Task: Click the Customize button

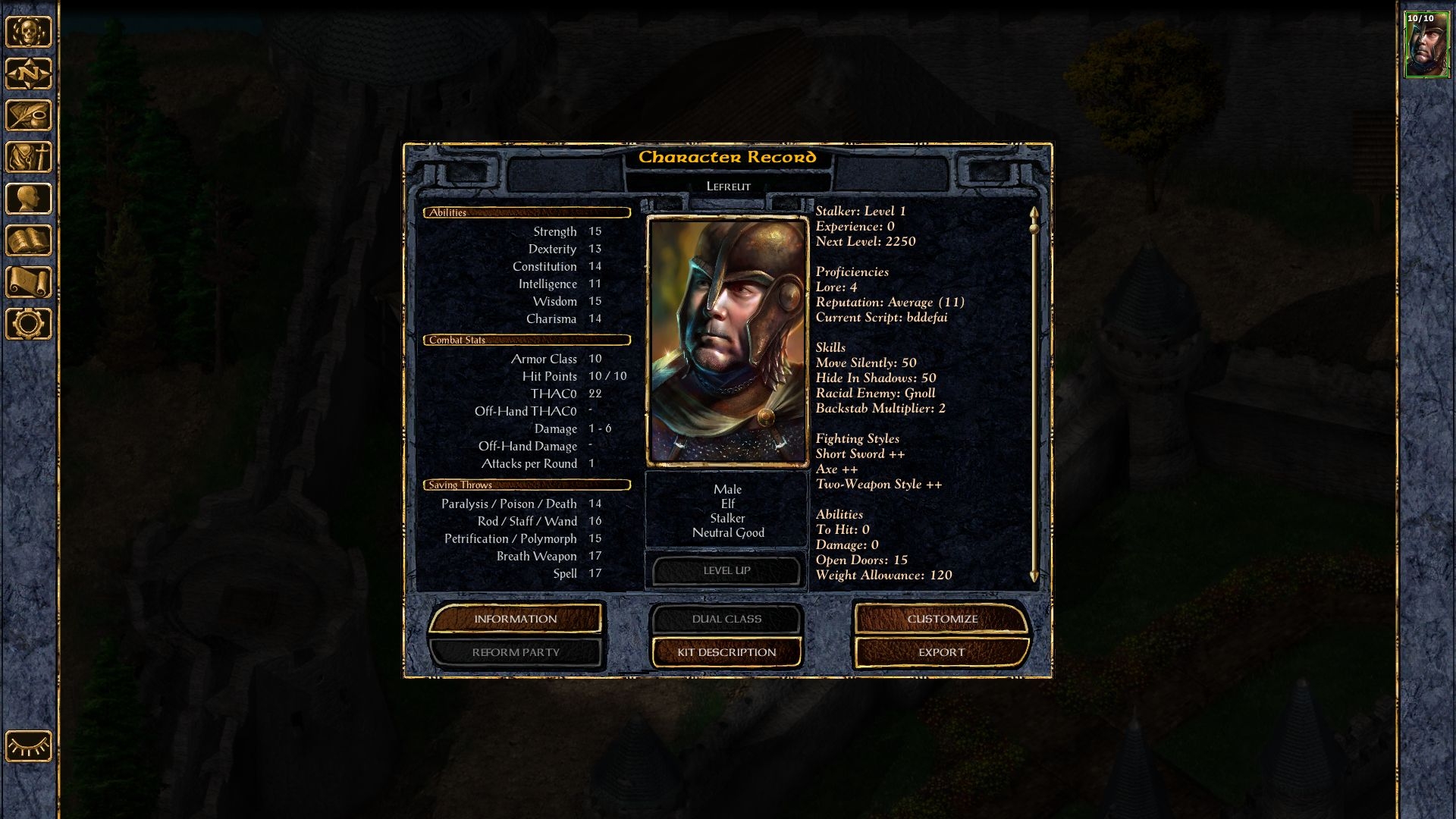Action: (942, 619)
